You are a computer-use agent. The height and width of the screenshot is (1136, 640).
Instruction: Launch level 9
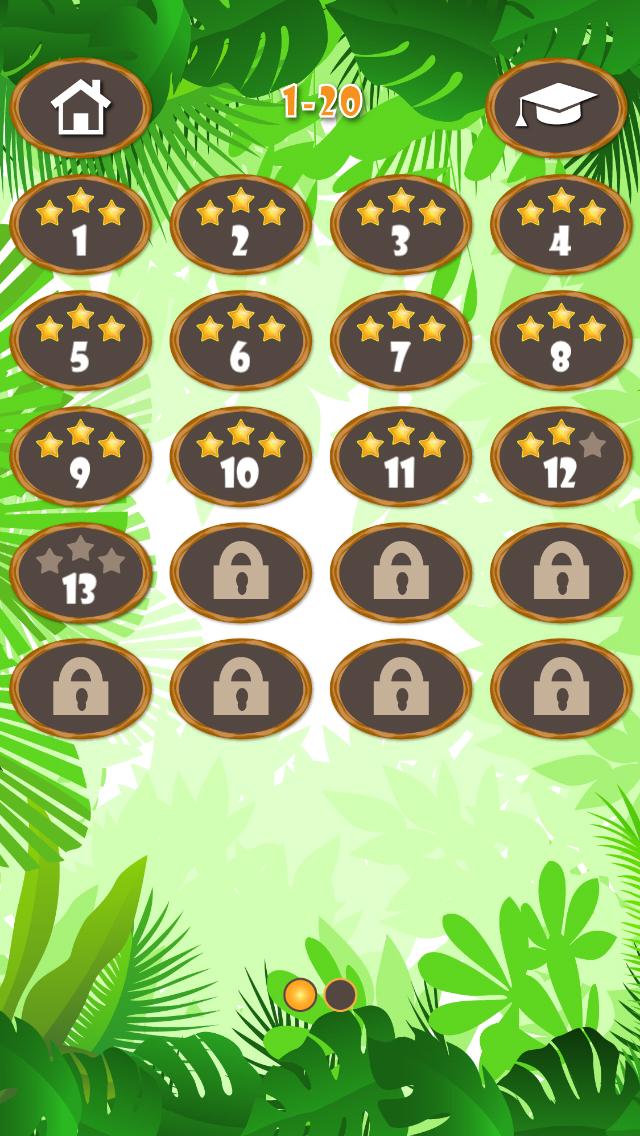pos(81,457)
